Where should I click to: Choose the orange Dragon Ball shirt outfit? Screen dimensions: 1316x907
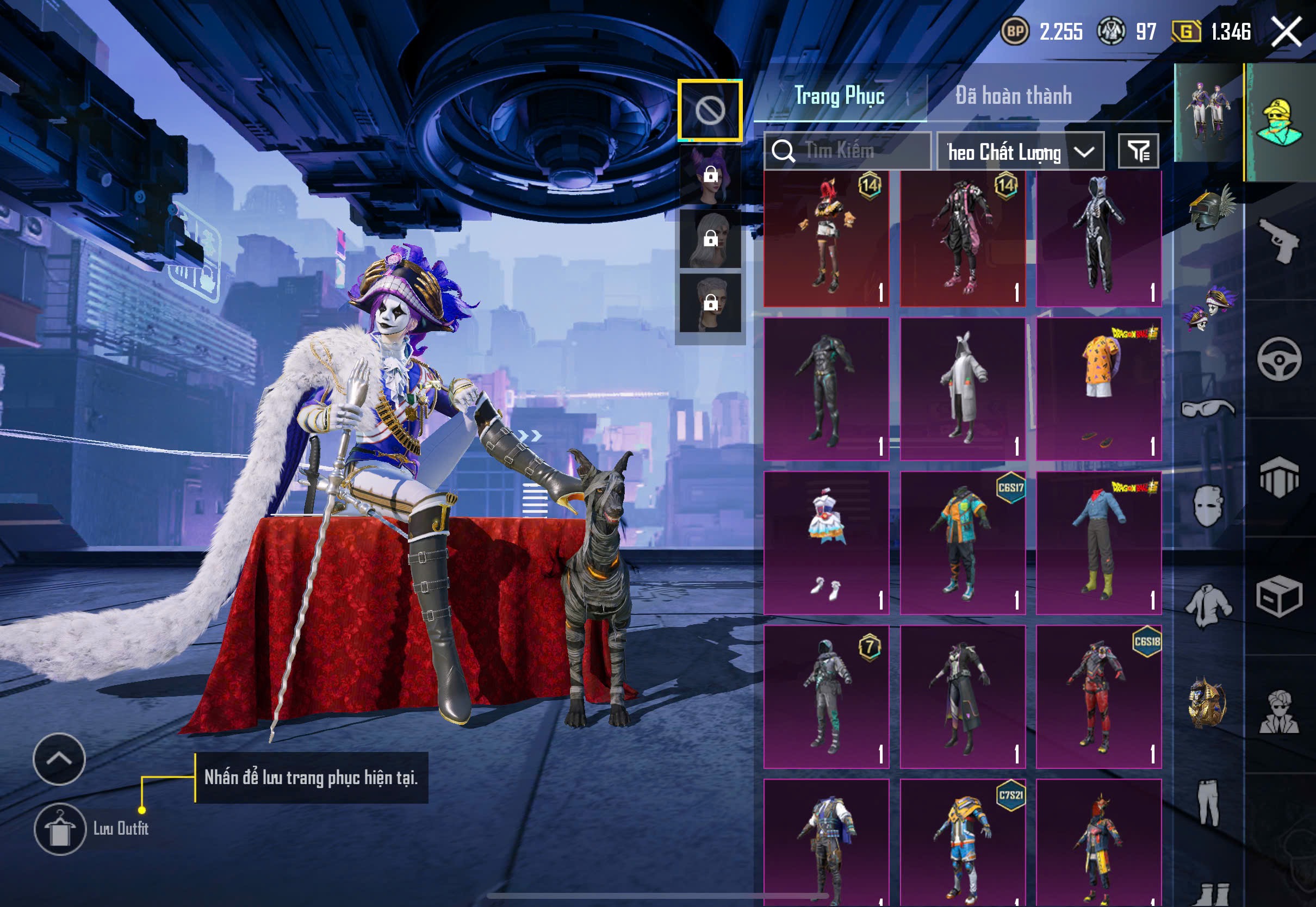(x=1098, y=389)
